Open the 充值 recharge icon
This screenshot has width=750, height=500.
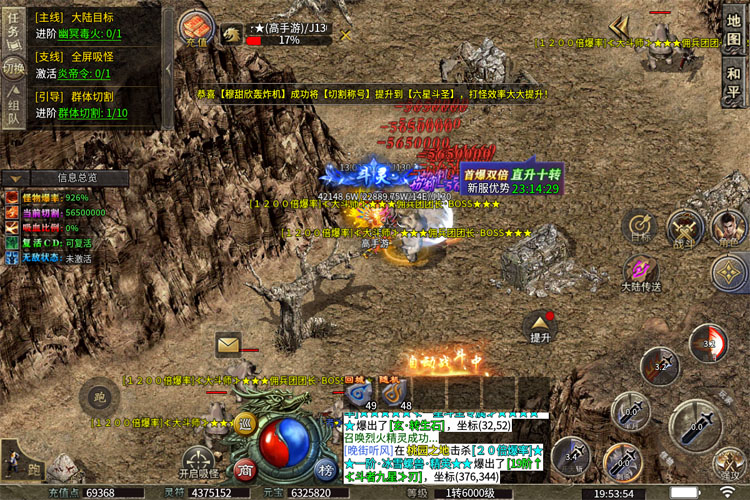(x=196, y=29)
